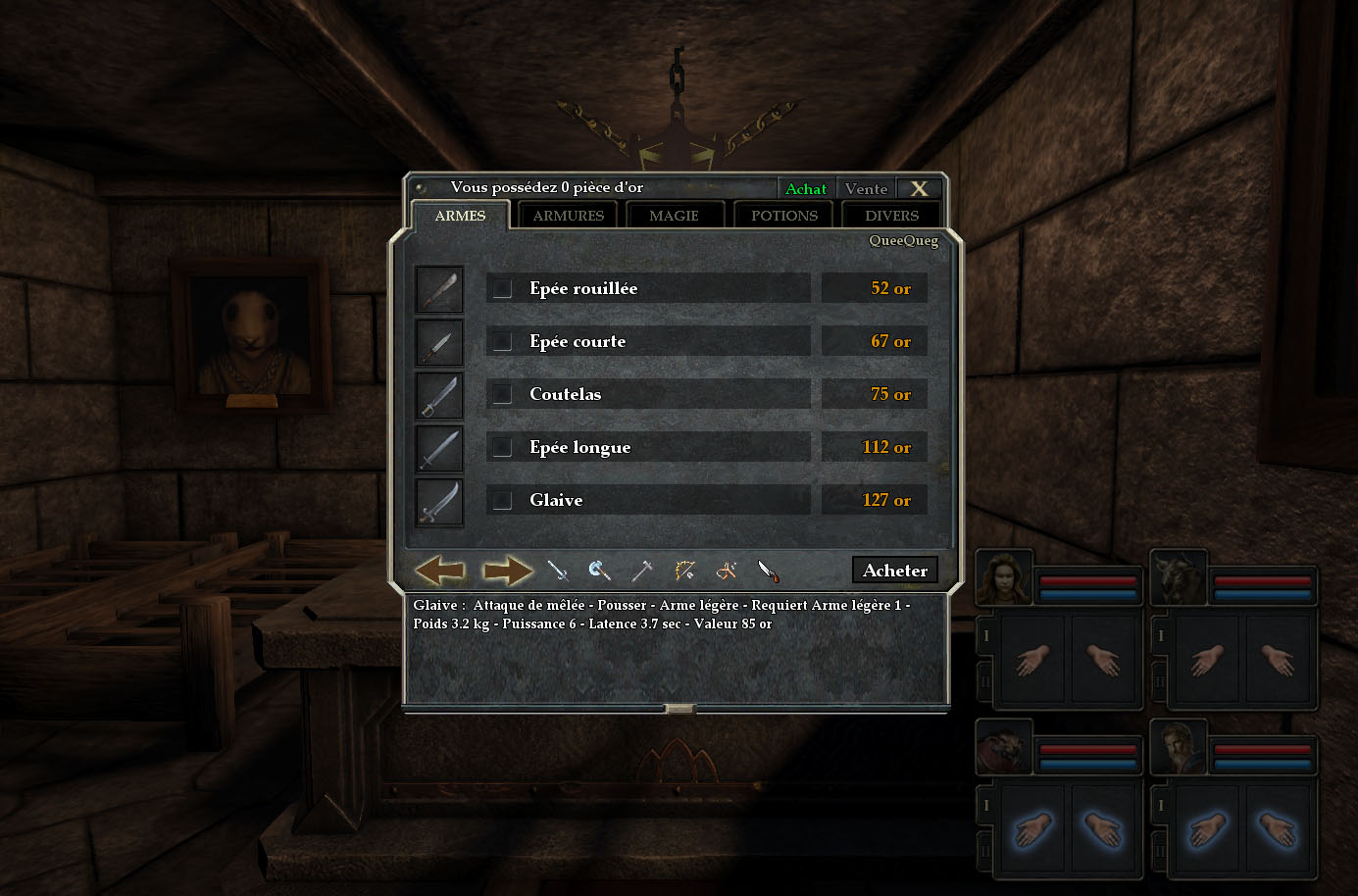Tick the Epée rouillée checkbox

[502, 288]
